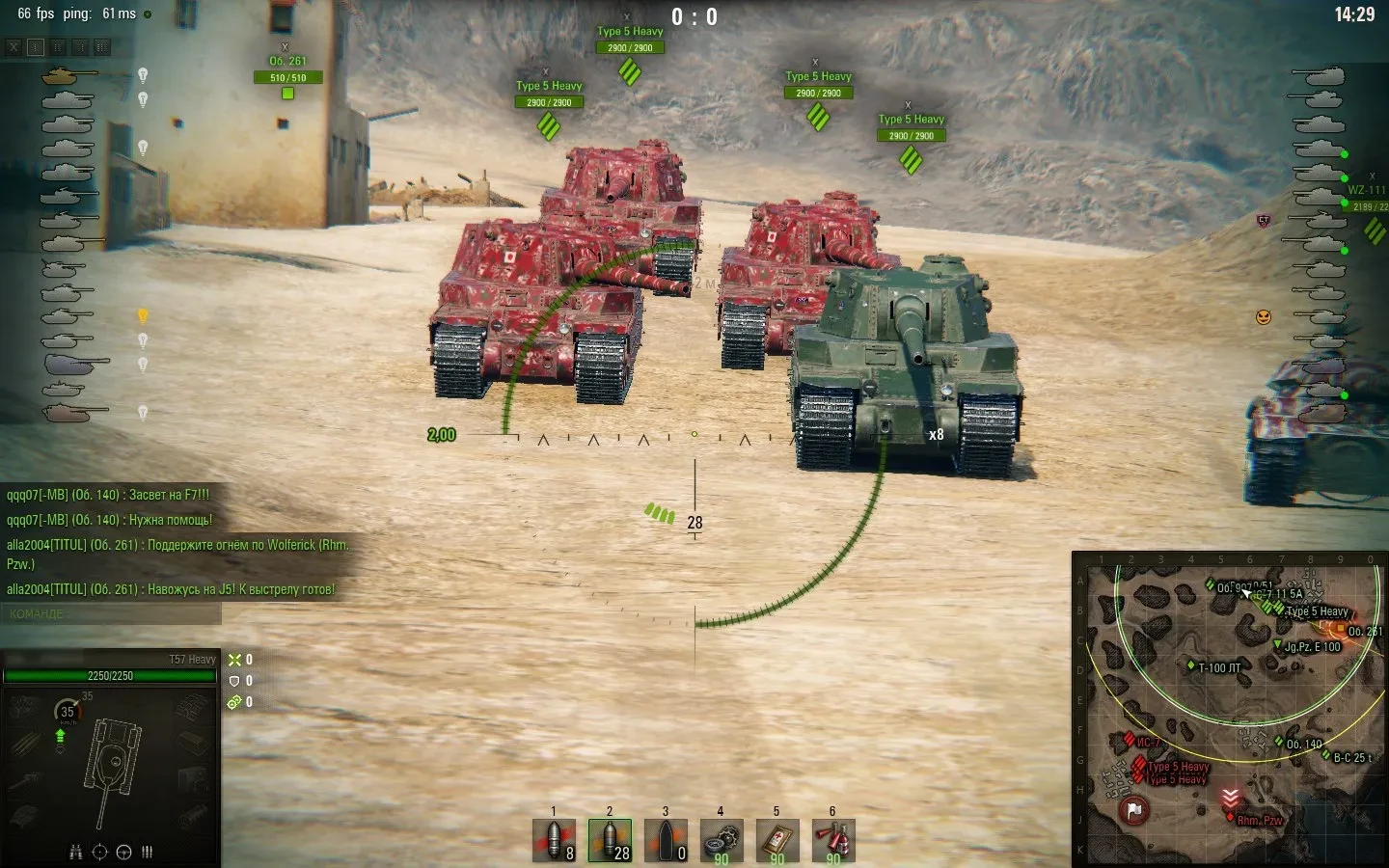Select the premium shell in slot 2
Viewport: 1389px width, 868px height.
611,839
